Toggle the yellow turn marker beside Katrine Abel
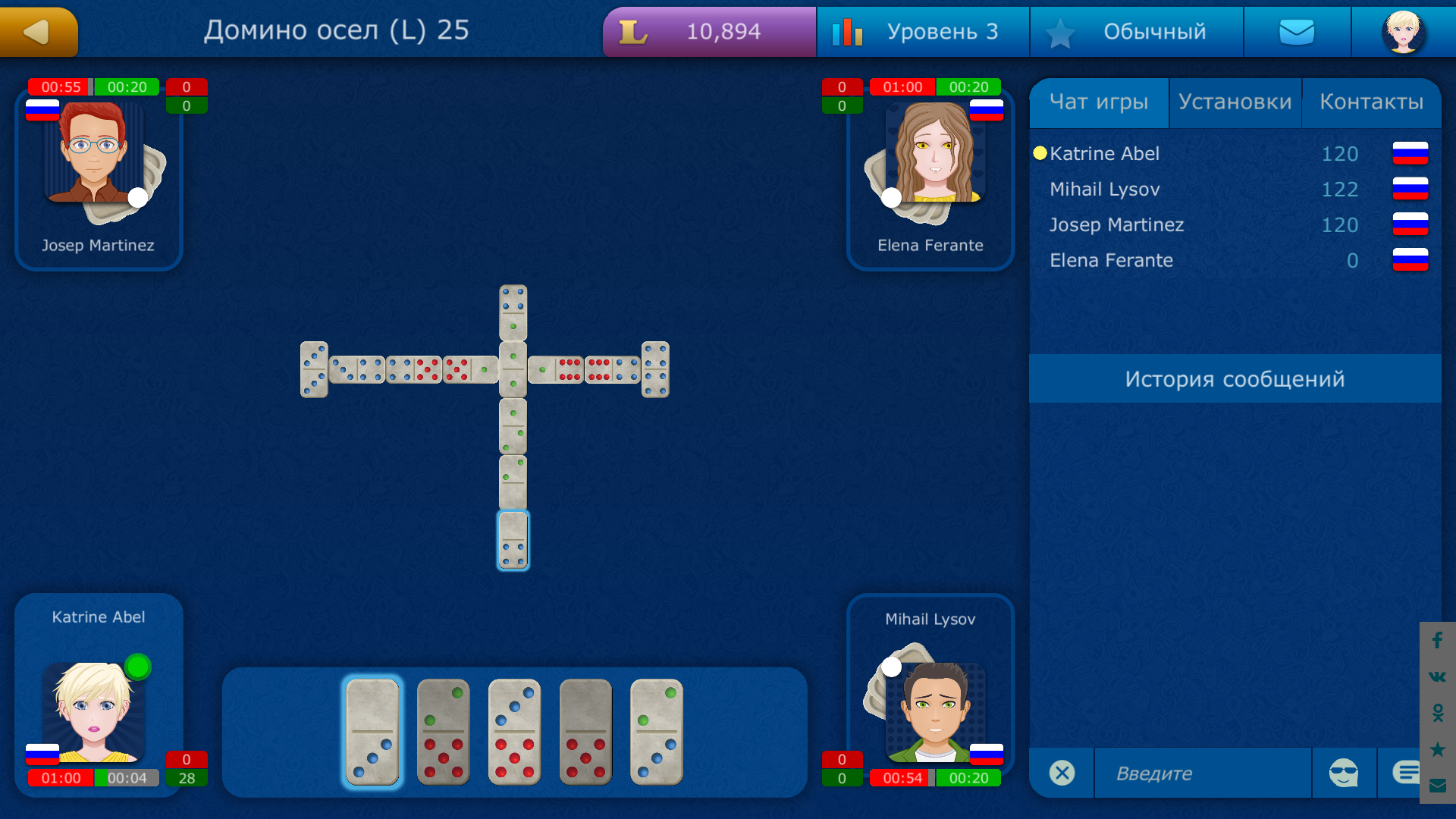The width and height of the screenshot is (1456, 819). pyautogui.click(x=1039, y=153)
